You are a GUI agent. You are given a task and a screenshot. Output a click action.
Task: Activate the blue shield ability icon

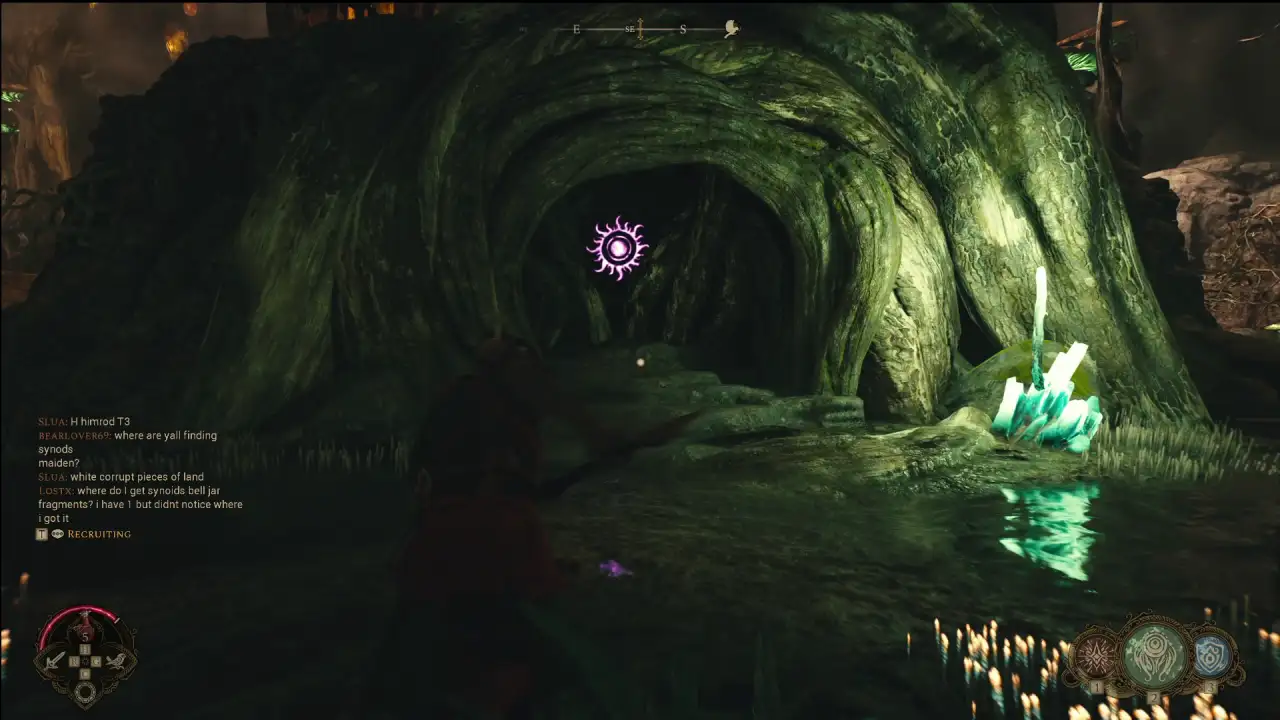(1210, 656)
